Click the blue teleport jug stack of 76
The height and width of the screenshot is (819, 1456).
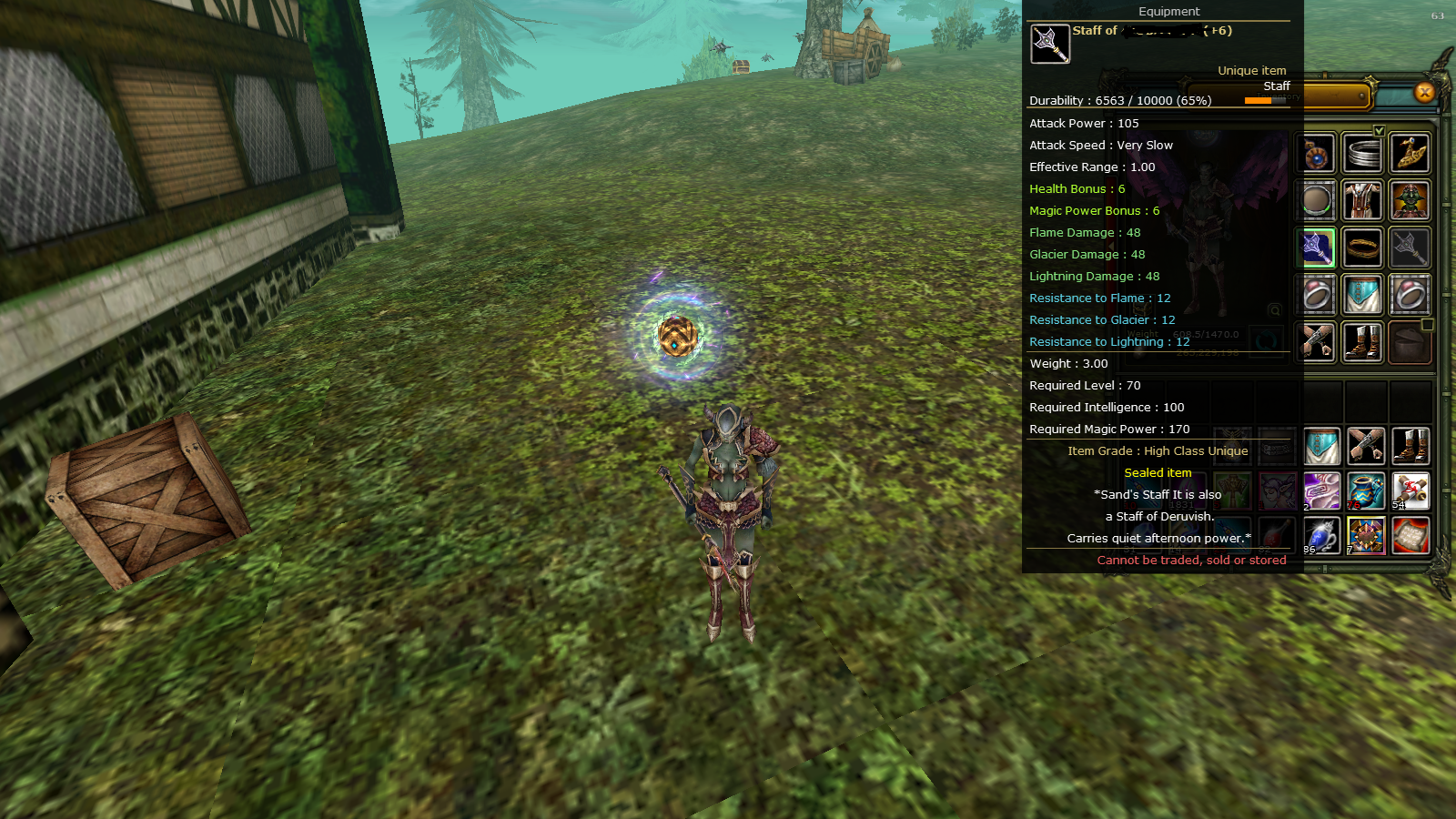pos(1365,490)
